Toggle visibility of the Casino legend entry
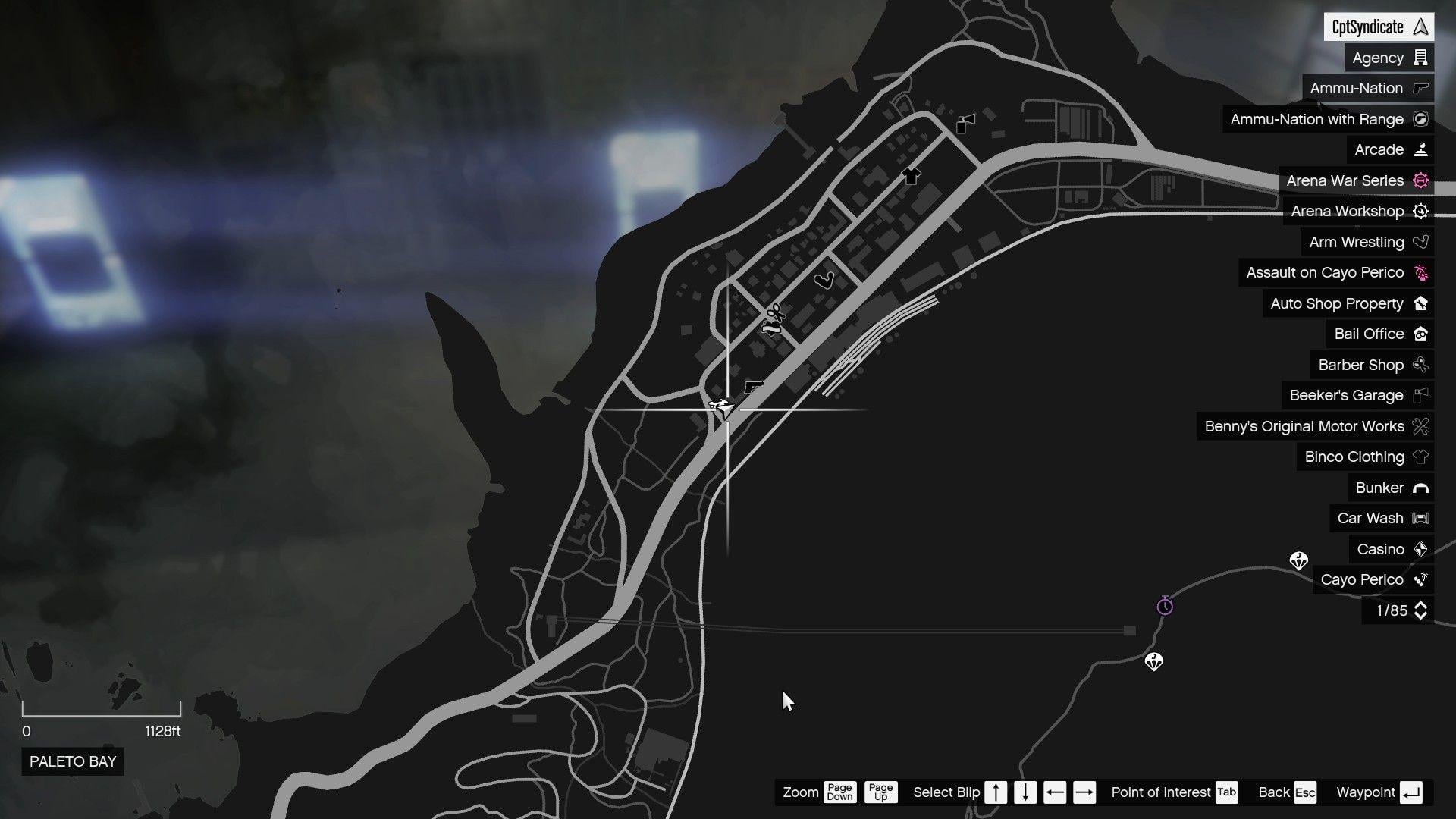The image size is (1456, 819). tap(1380, 549)
